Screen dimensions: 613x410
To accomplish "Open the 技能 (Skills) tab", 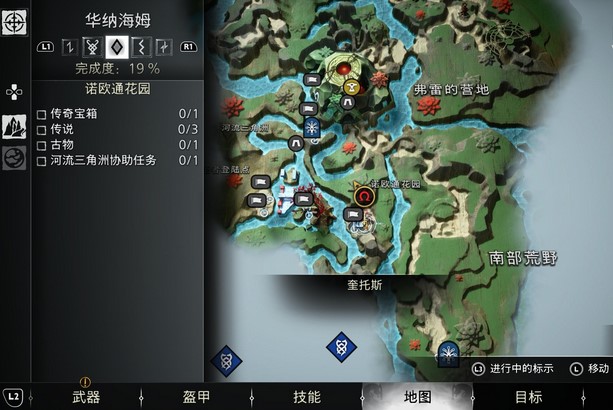I will click(x=307, y=397).
